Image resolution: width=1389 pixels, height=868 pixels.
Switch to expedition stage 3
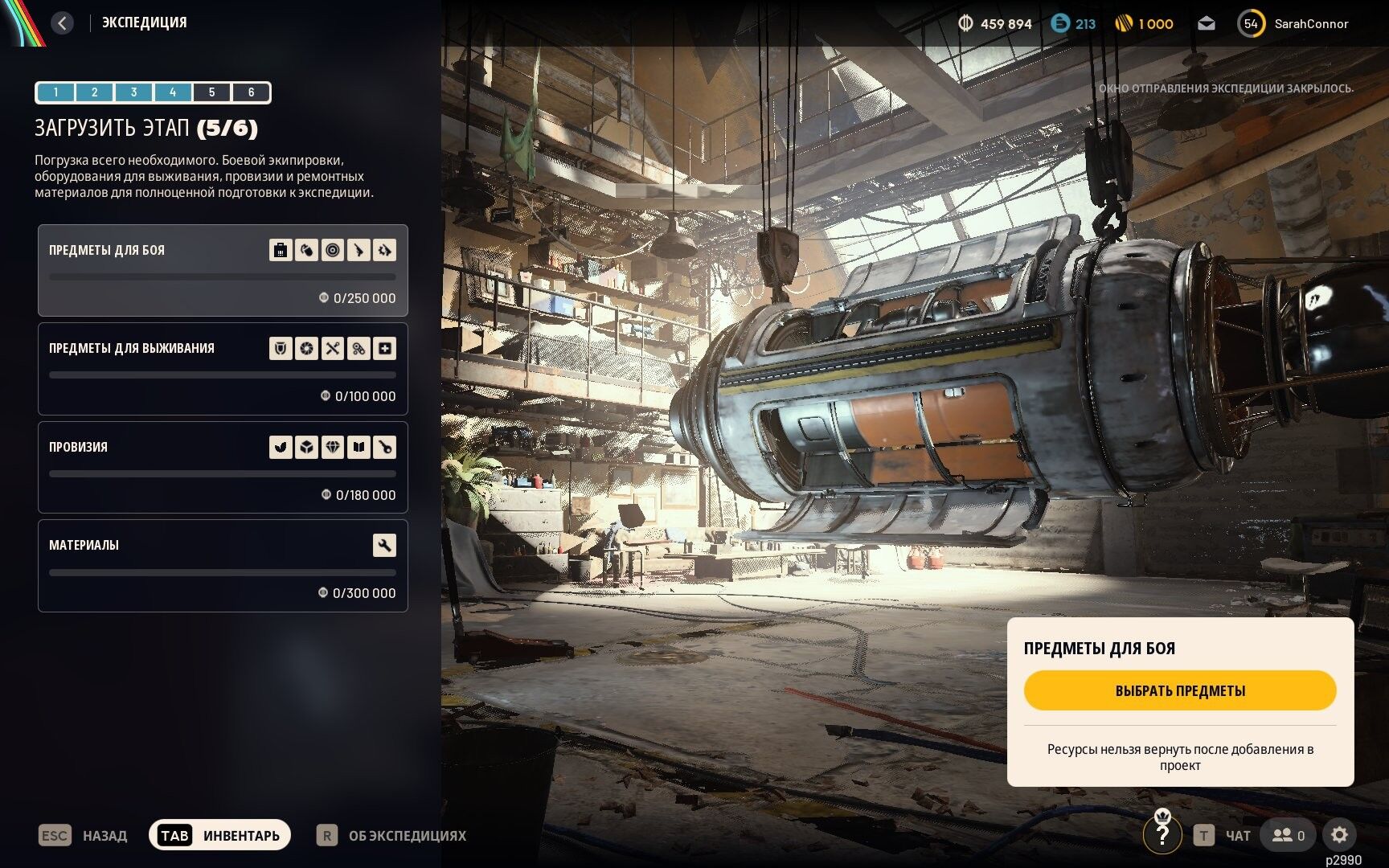point(133,92)
